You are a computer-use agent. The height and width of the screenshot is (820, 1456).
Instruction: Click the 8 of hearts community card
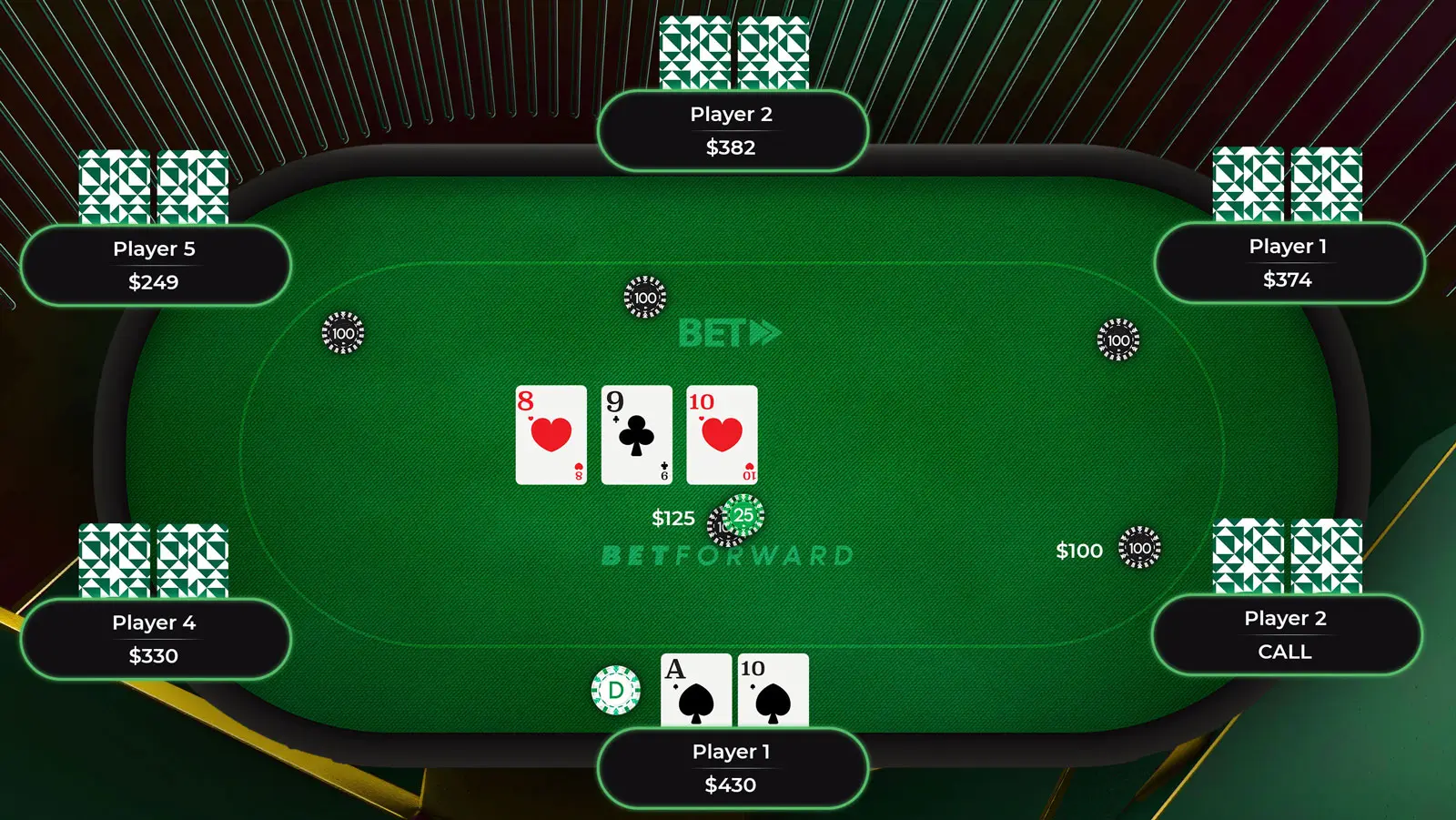[551, 435]
